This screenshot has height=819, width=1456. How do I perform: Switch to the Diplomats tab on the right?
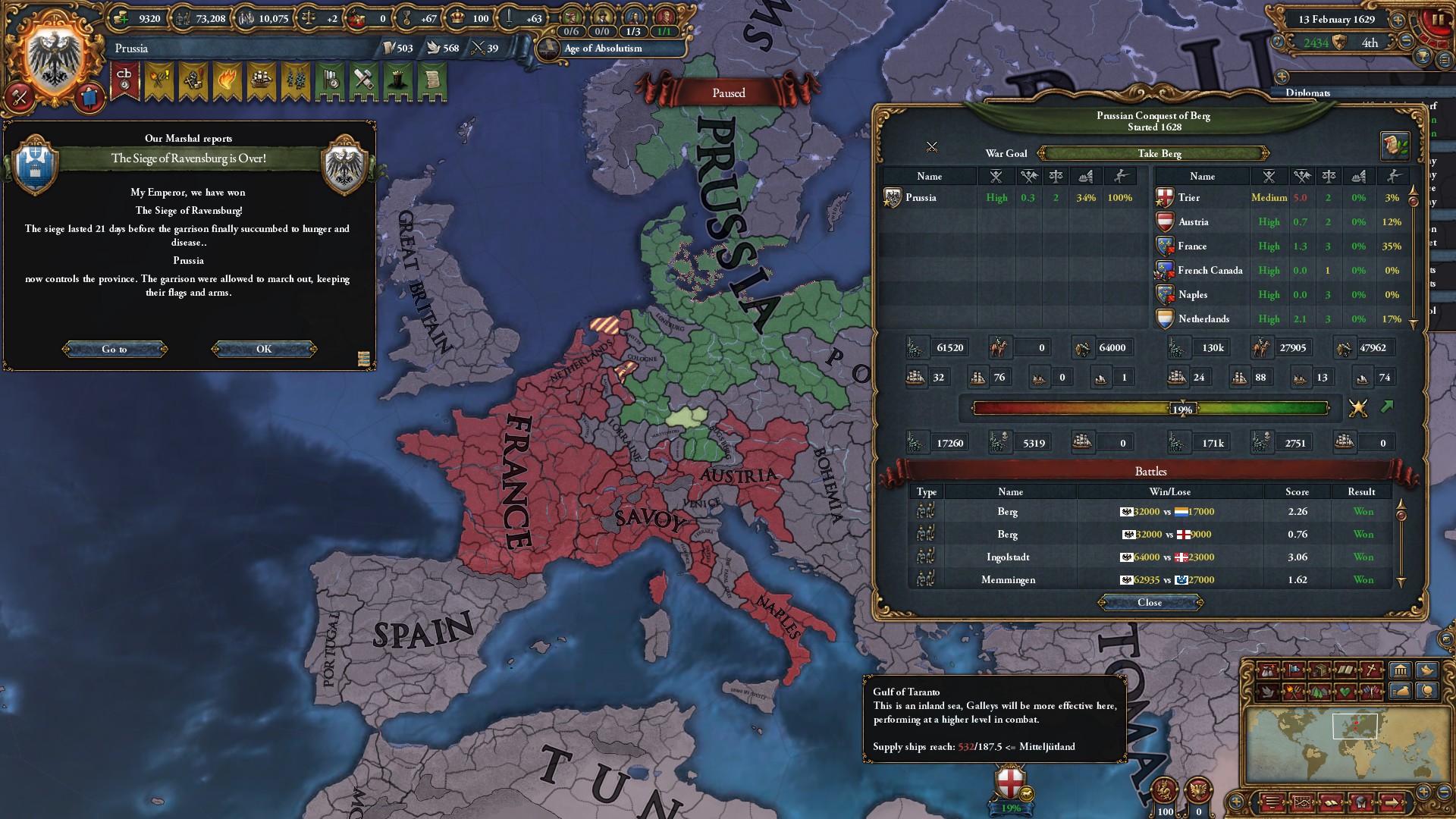1308,92
